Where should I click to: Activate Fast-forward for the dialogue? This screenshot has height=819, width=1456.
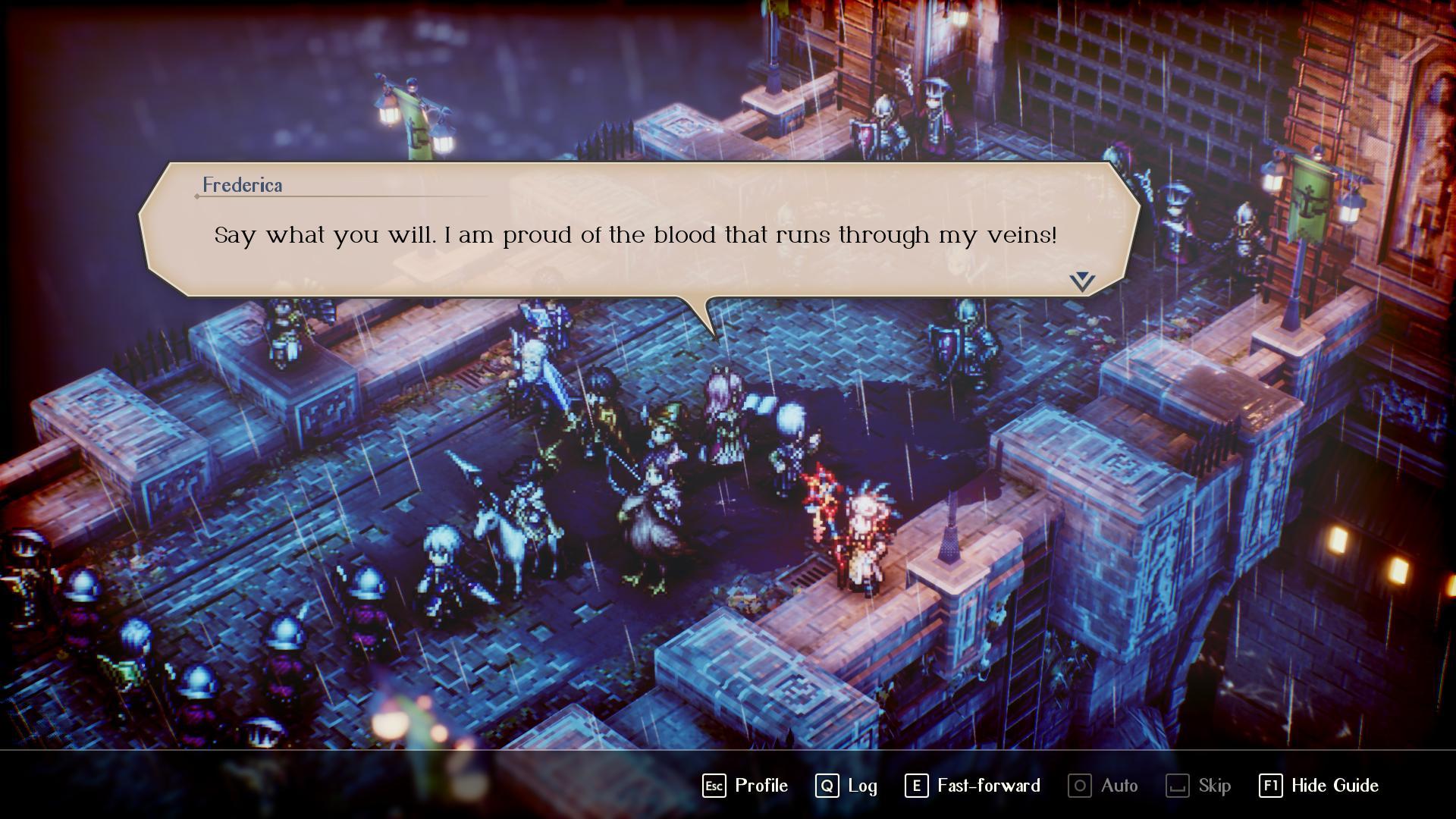pos(972,786)
